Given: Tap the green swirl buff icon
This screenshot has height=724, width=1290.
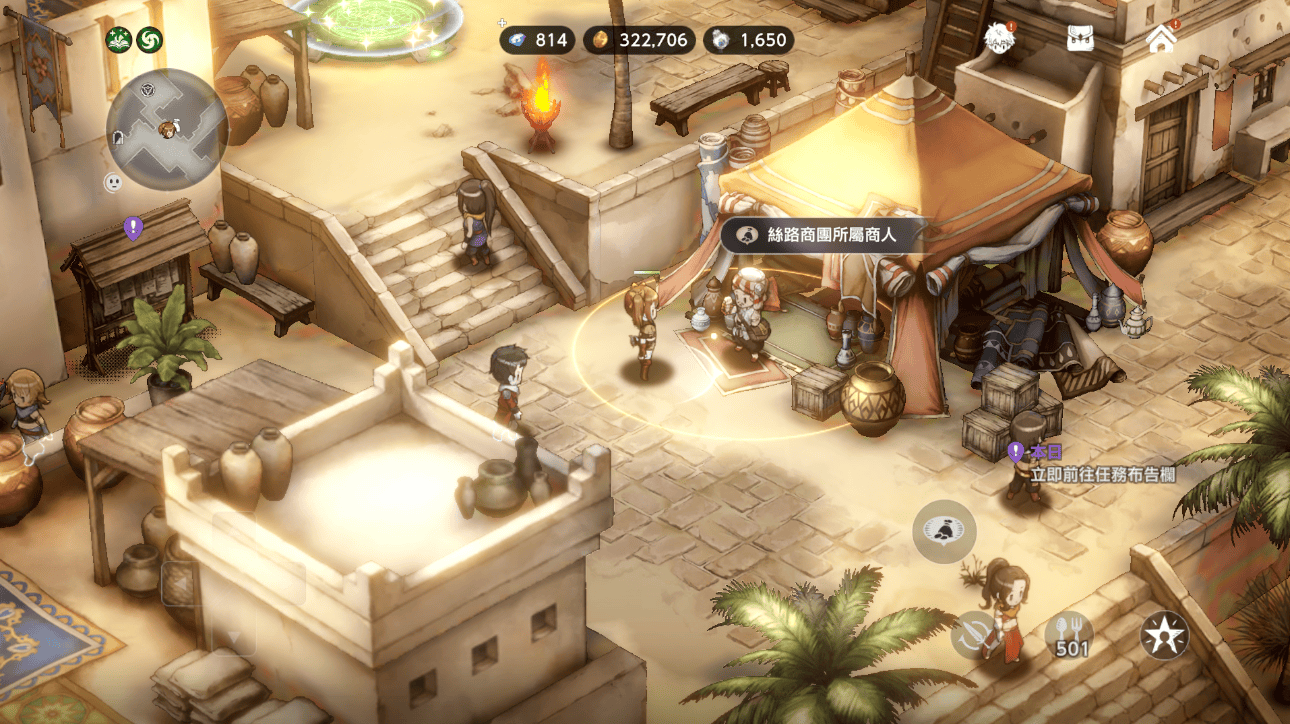Looking at the screenshot, I should [149, 40].
